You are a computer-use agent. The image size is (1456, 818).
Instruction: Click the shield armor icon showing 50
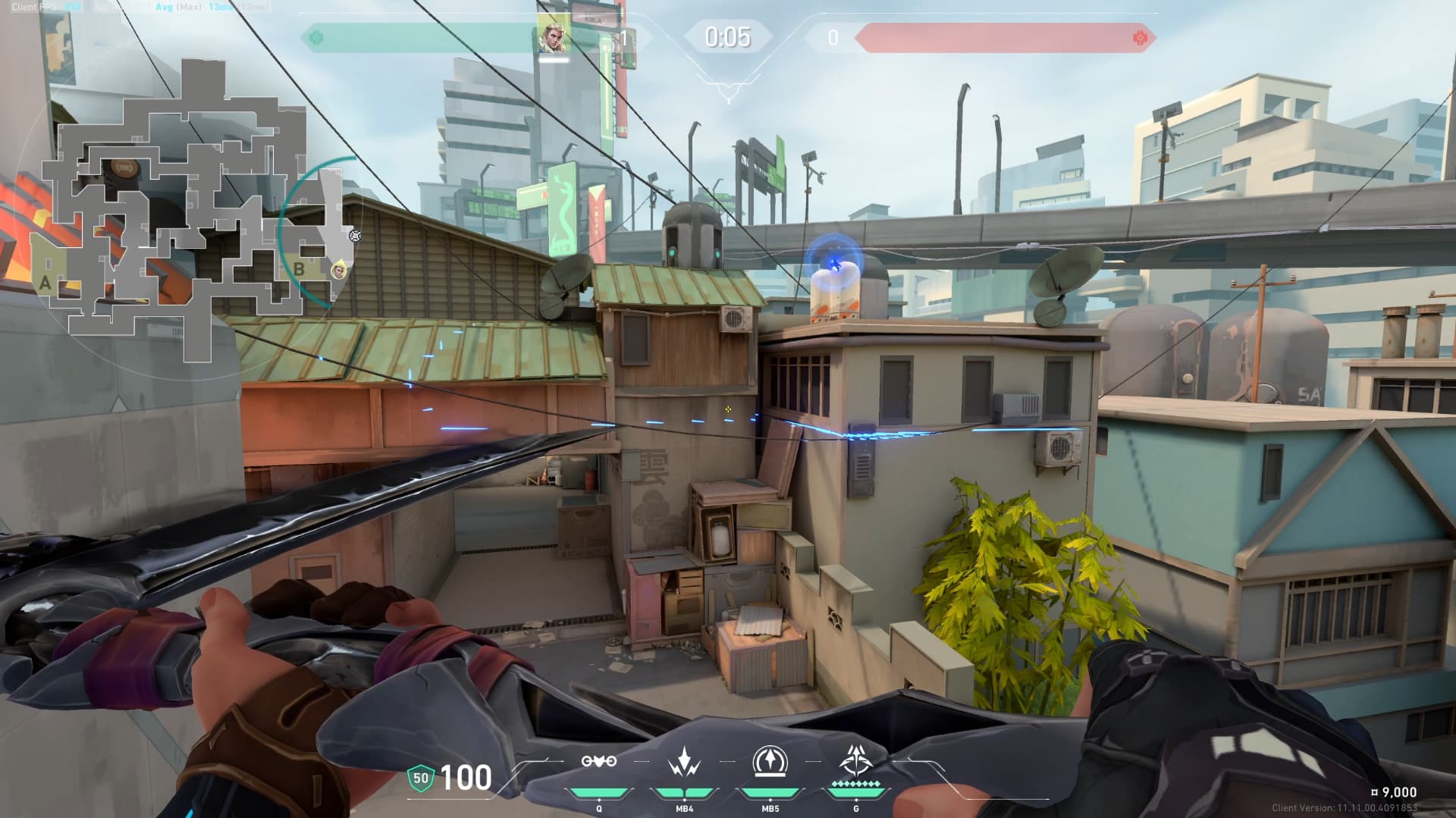[x=420, y=778]
